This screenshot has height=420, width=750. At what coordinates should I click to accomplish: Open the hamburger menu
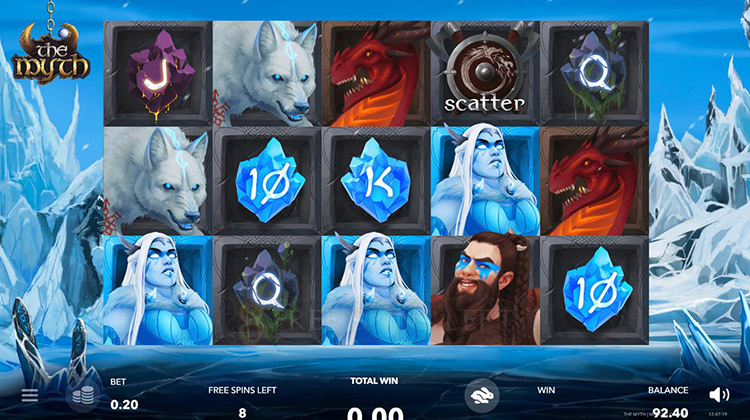(x=30, y=395)
